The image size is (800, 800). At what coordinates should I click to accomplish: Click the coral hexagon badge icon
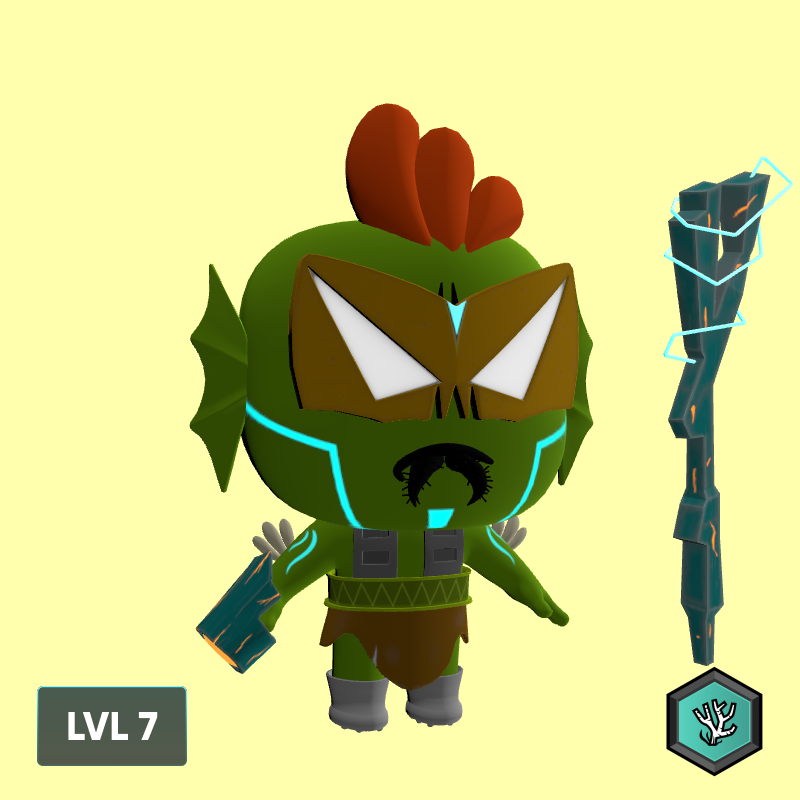(x=714, y=721)
